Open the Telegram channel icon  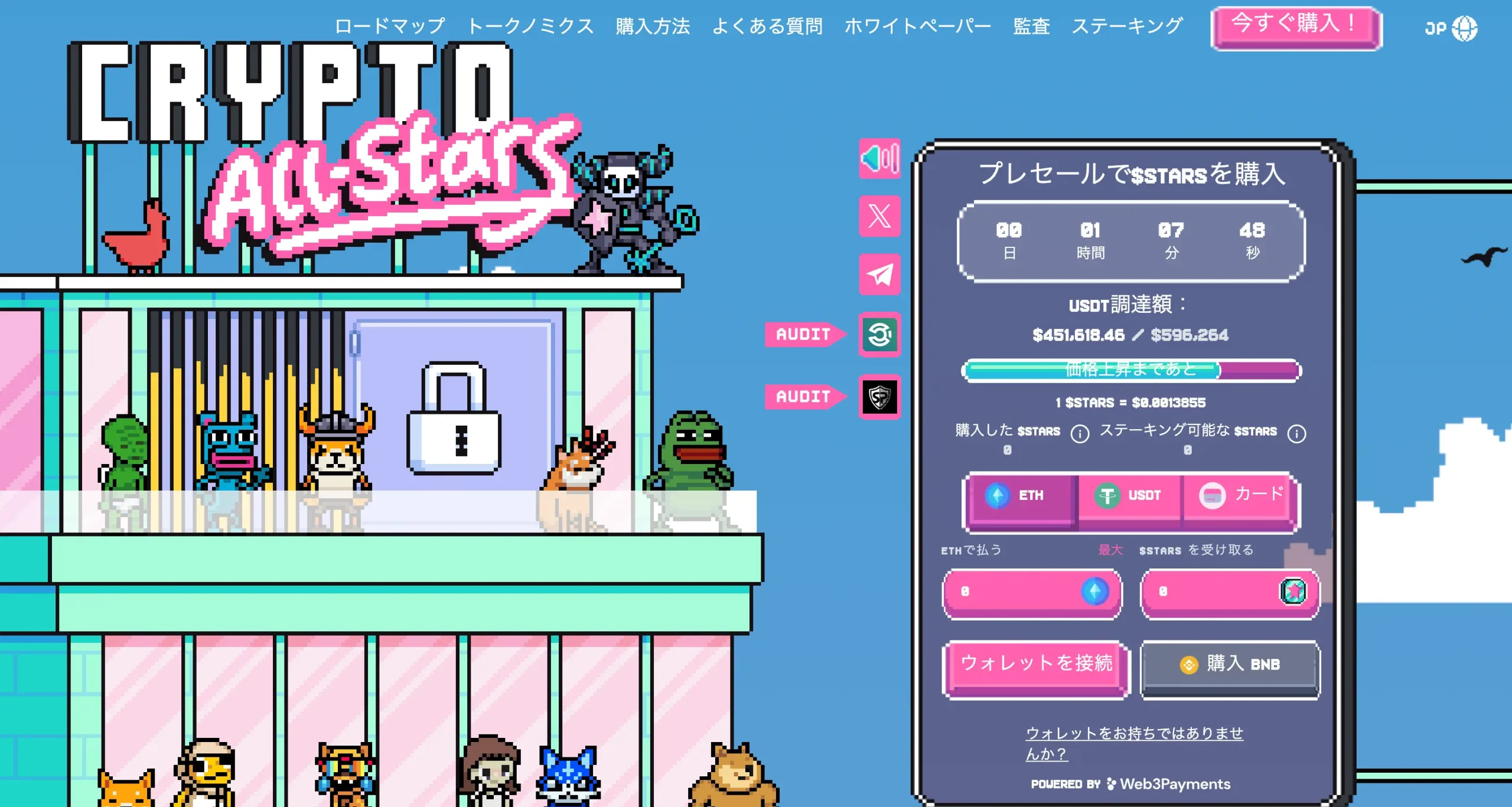click(879, 273)
